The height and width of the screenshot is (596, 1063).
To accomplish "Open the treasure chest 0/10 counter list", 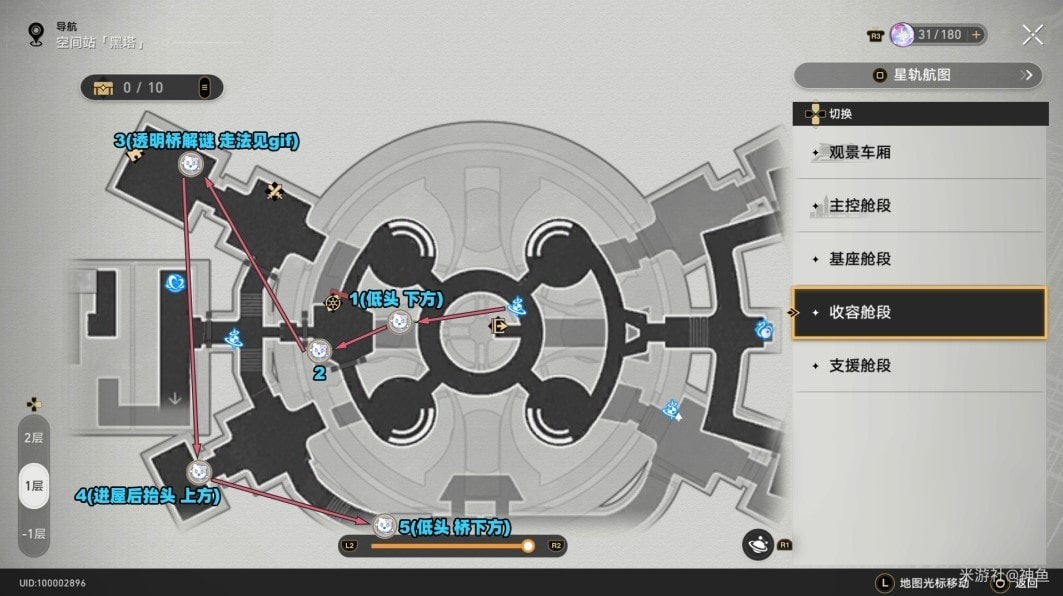I will 151,88.
